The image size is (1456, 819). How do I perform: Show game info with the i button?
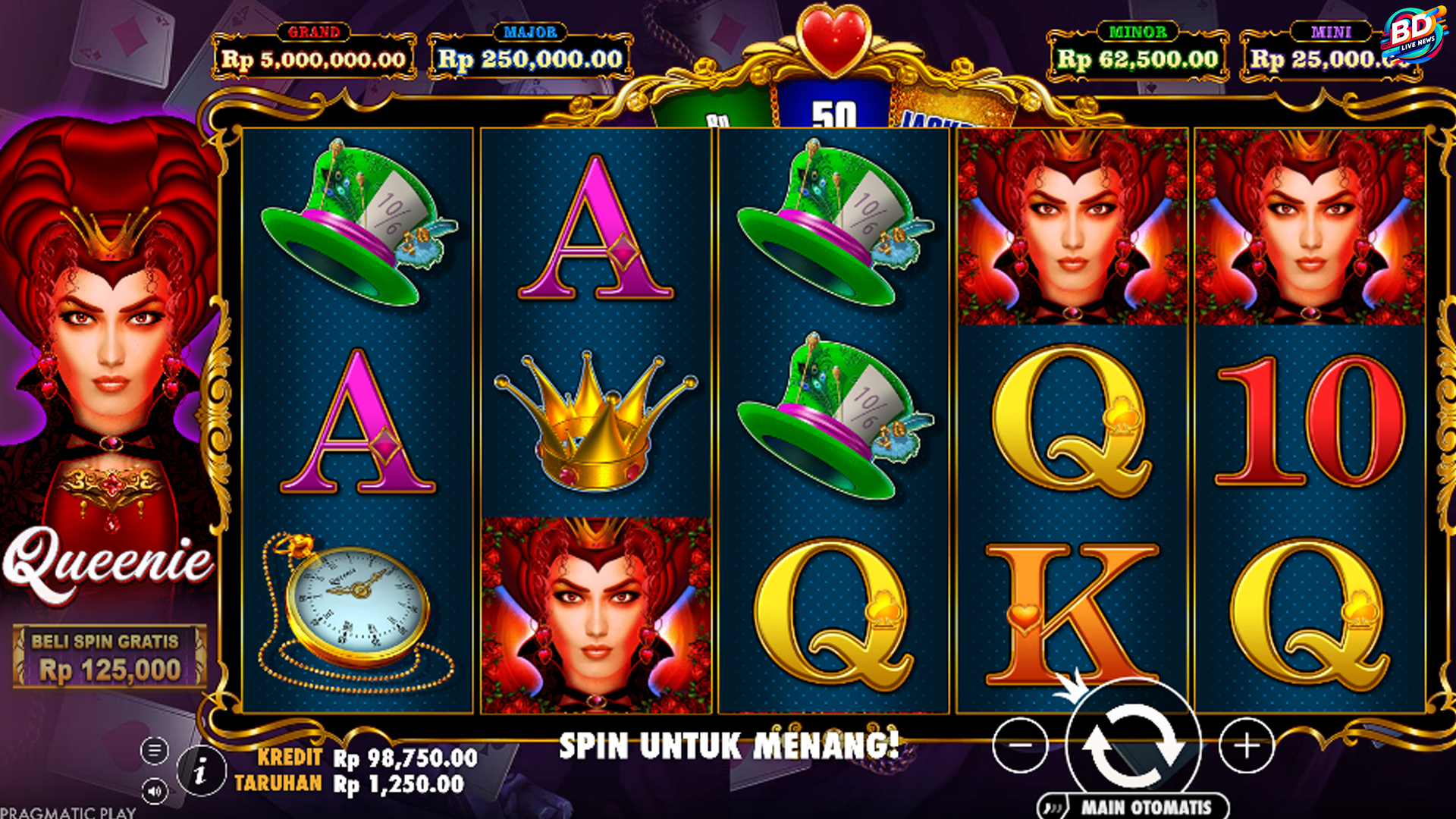click(x=201, y=772)
